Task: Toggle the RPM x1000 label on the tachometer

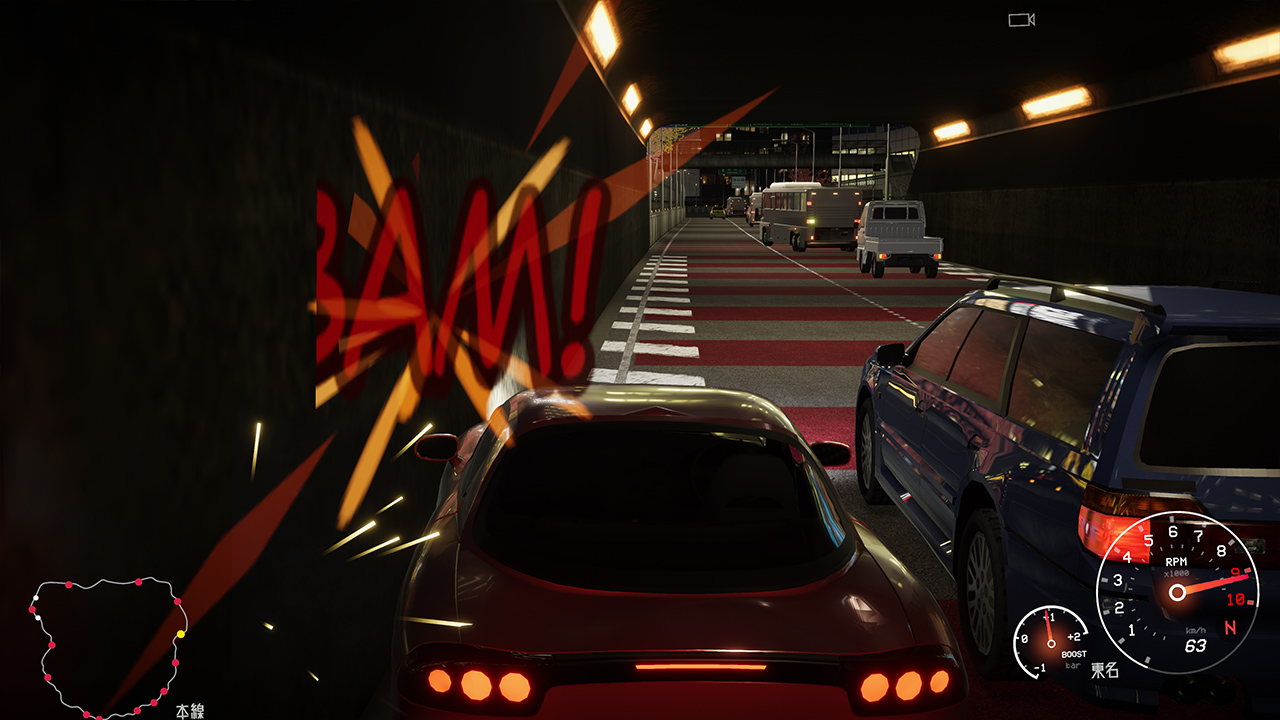Action: tap(1177, 573)
